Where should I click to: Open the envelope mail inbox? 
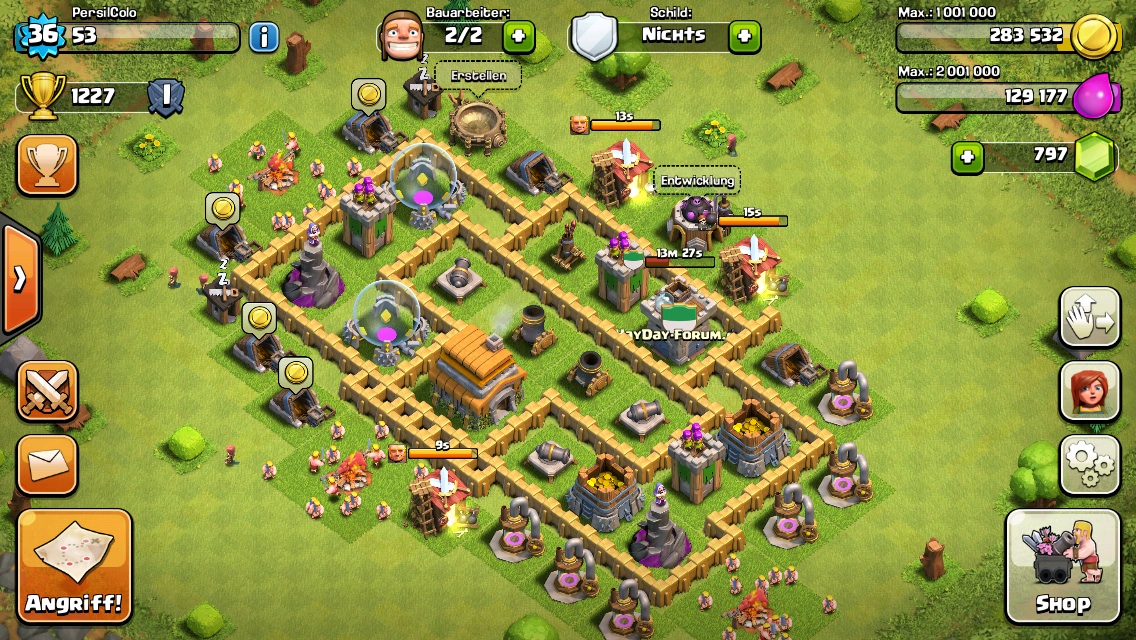click(47, 464)
